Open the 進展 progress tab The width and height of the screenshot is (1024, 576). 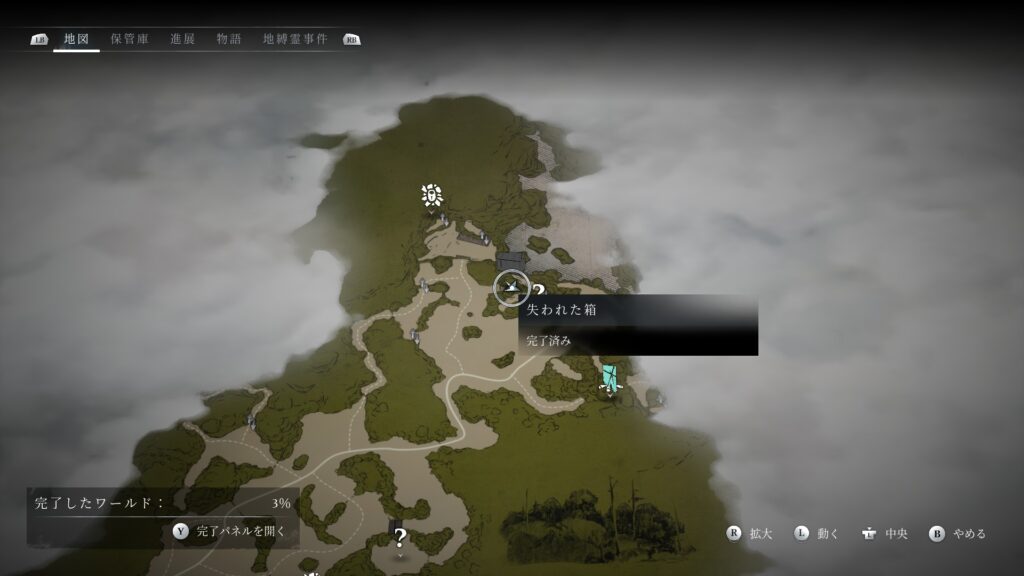(x=182, y=39)
